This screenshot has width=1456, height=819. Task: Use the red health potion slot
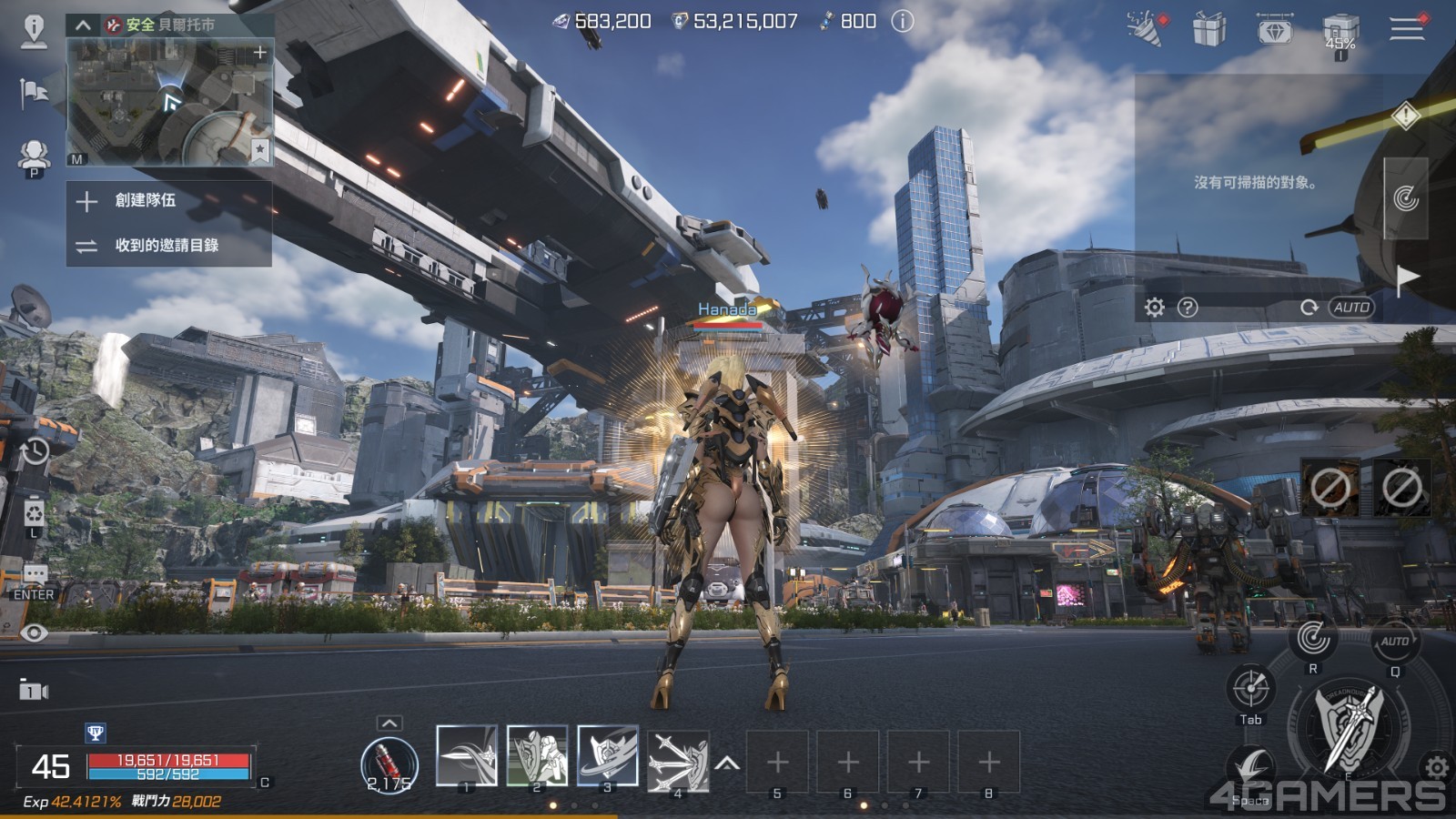click(389, 763)
